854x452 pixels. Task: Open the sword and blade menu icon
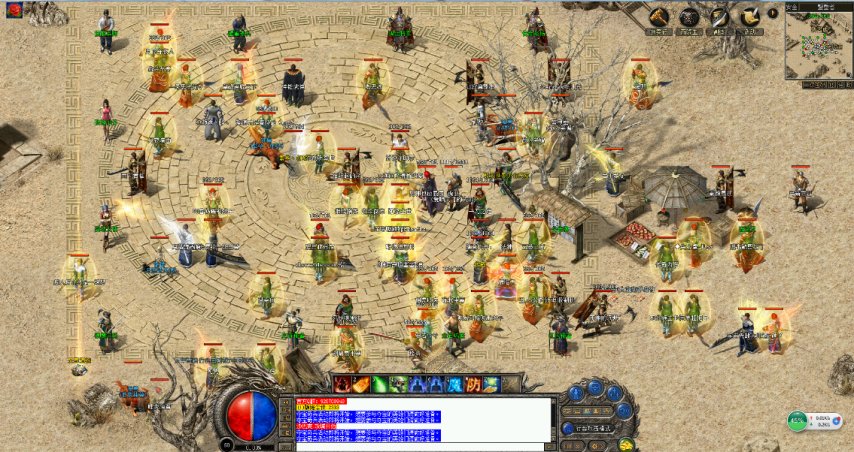719,17
